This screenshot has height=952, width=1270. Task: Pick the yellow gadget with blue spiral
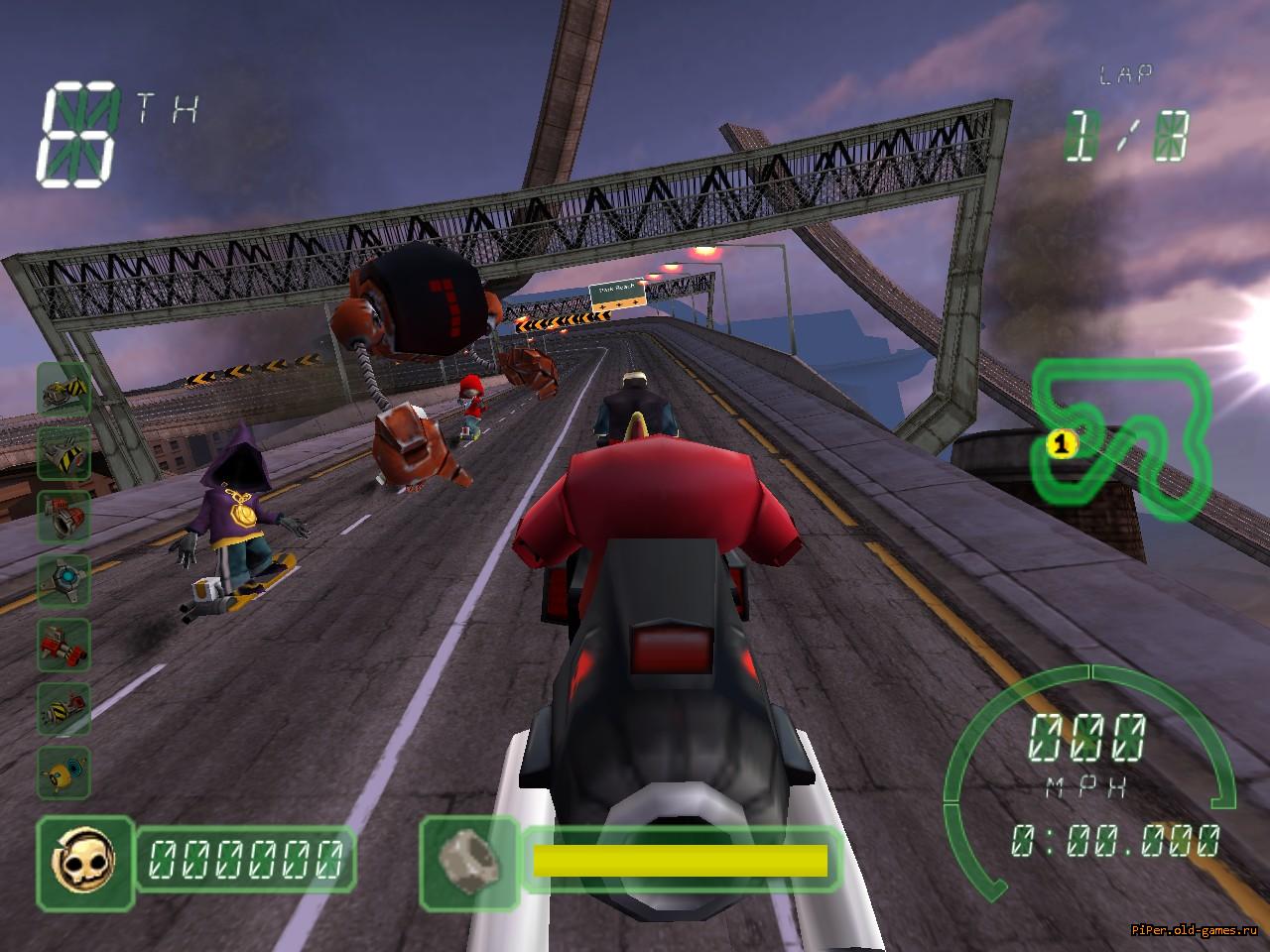tap(64, 772)
